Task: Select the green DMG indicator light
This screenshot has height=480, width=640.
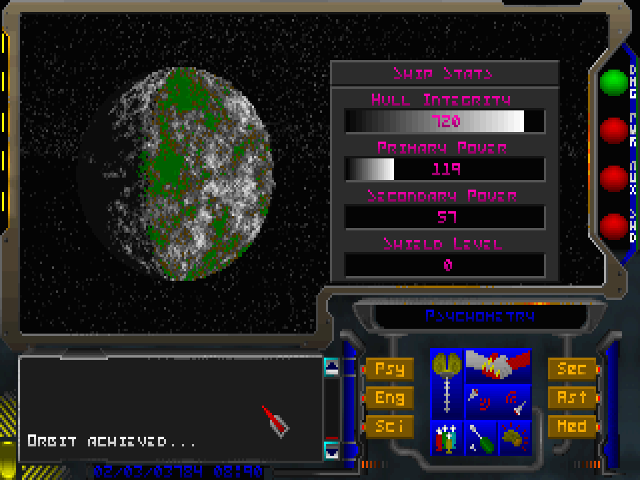Action: pyautogui.click(x=611, y=82)
